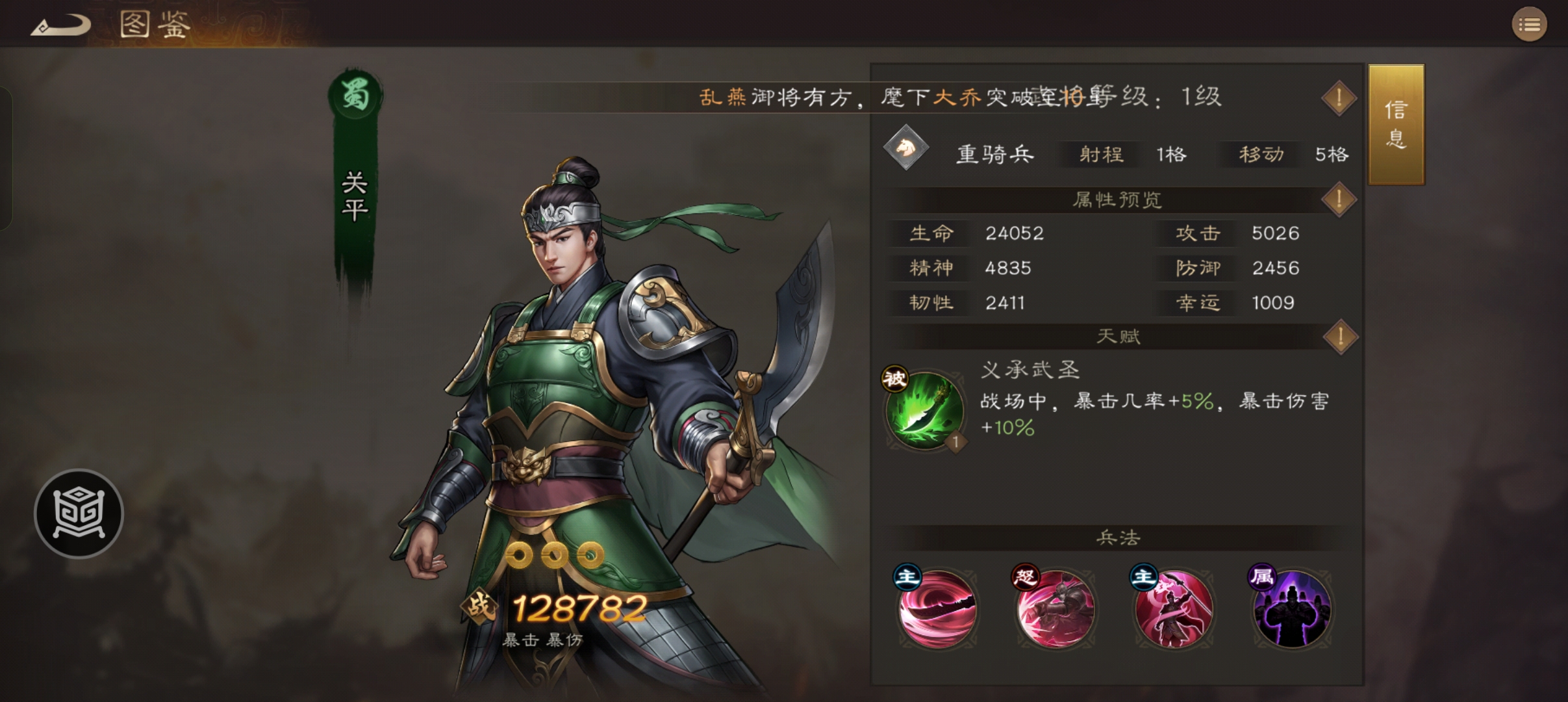
Task: Expand the 移动 movement detail
Action: (1259, 154)
